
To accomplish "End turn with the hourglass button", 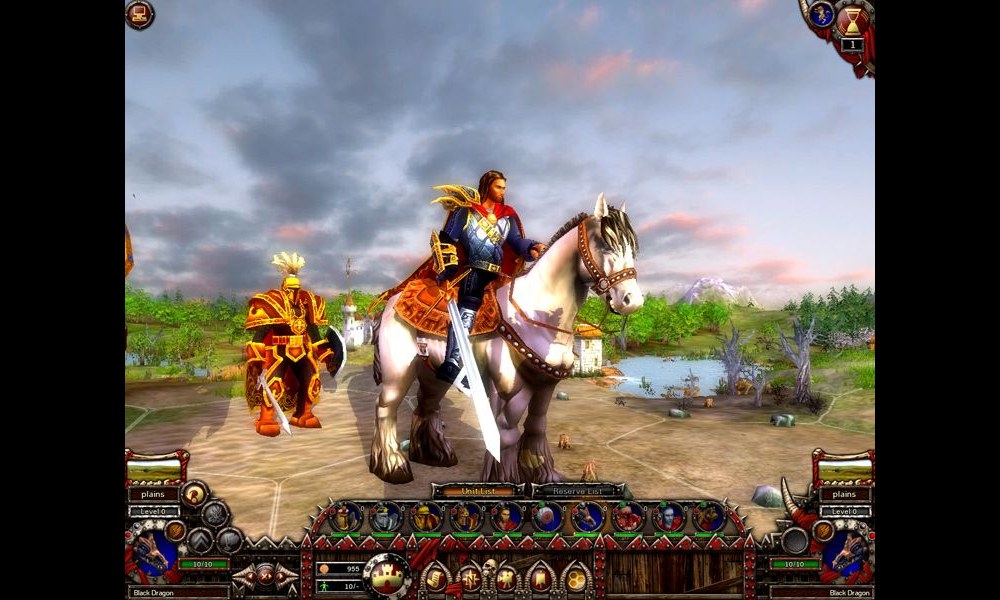I will coord(853,20).
